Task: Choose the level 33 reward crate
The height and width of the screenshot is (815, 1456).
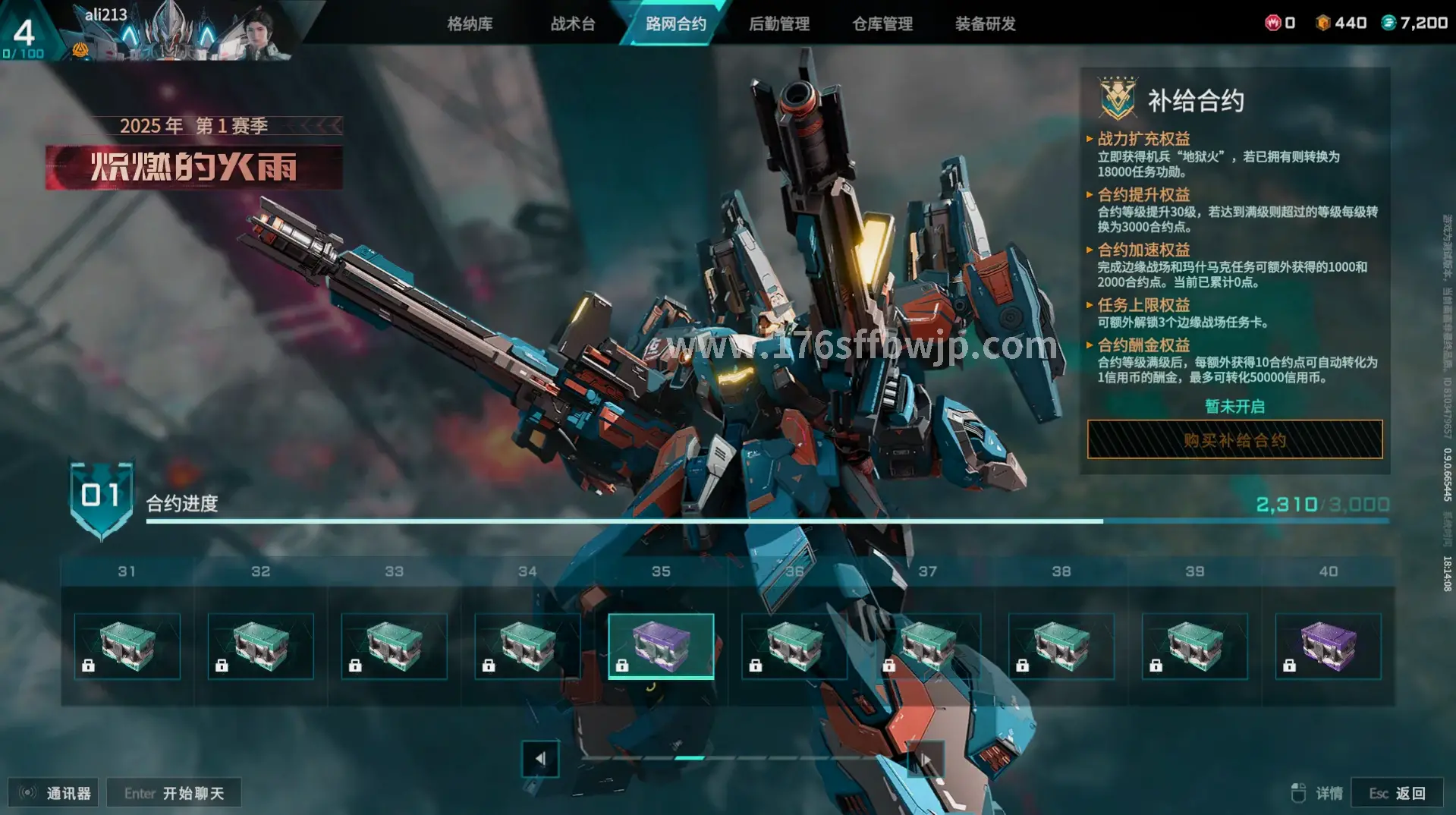Action: click(395, 646)
